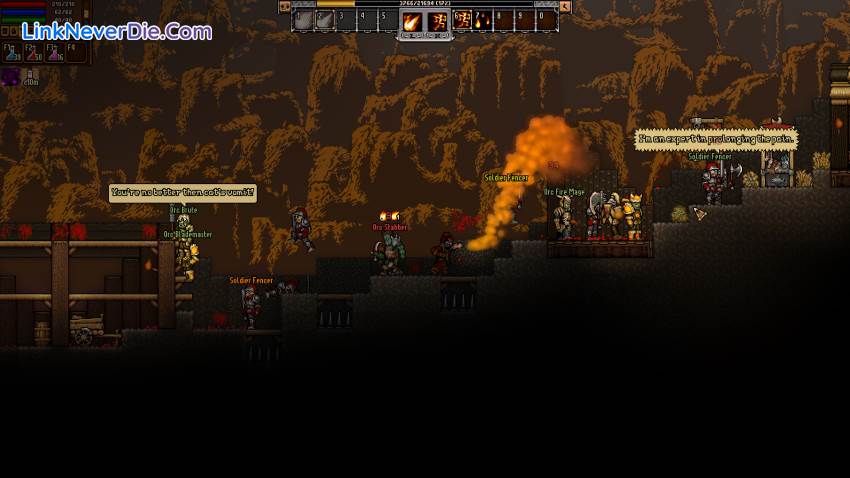Click the purple status effect icon
Screen dimensions: 850x478
coord(11,76)
